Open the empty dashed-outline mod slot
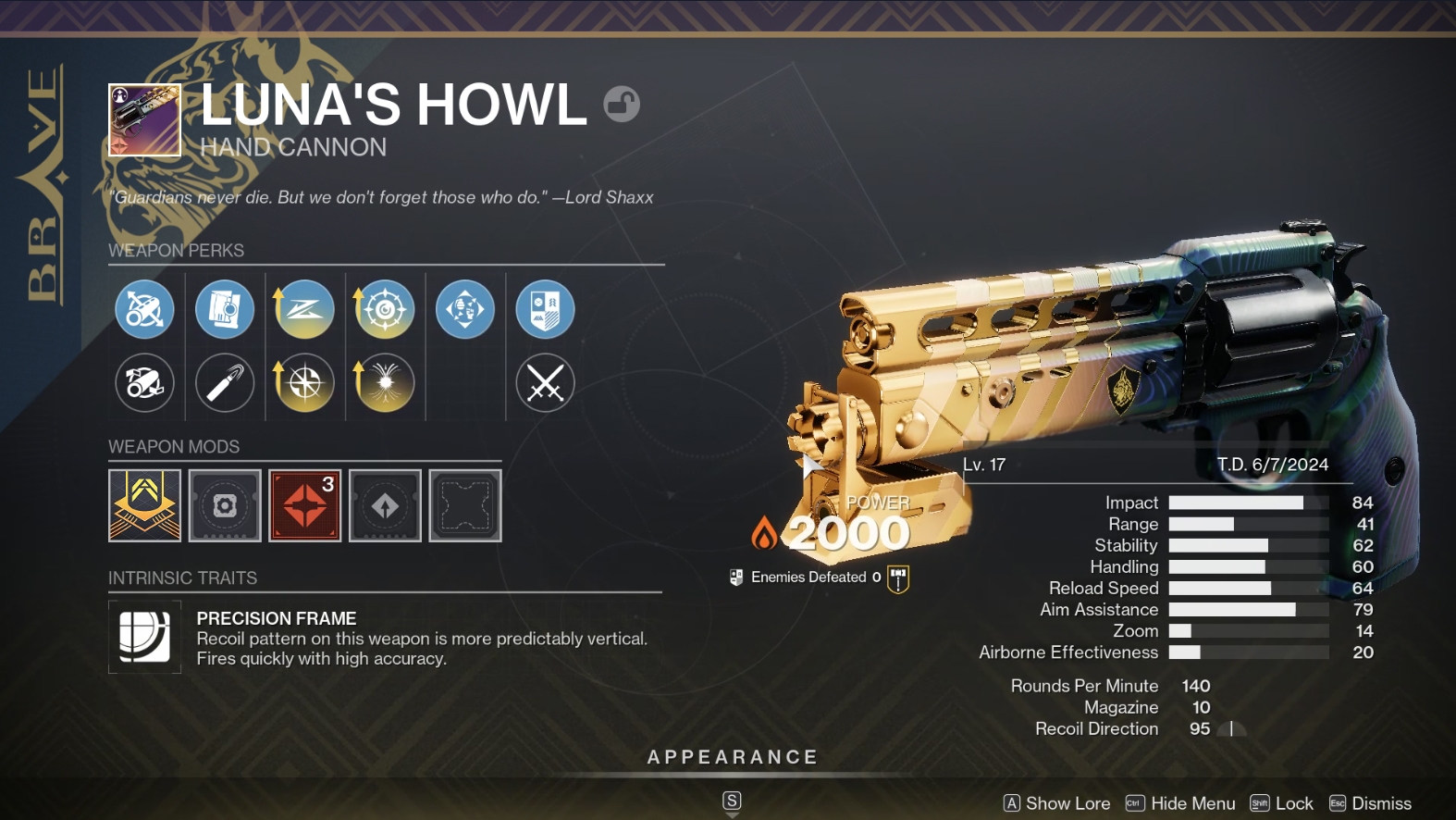This screenshot has width=1456, height=820. (x=465, y=505)
